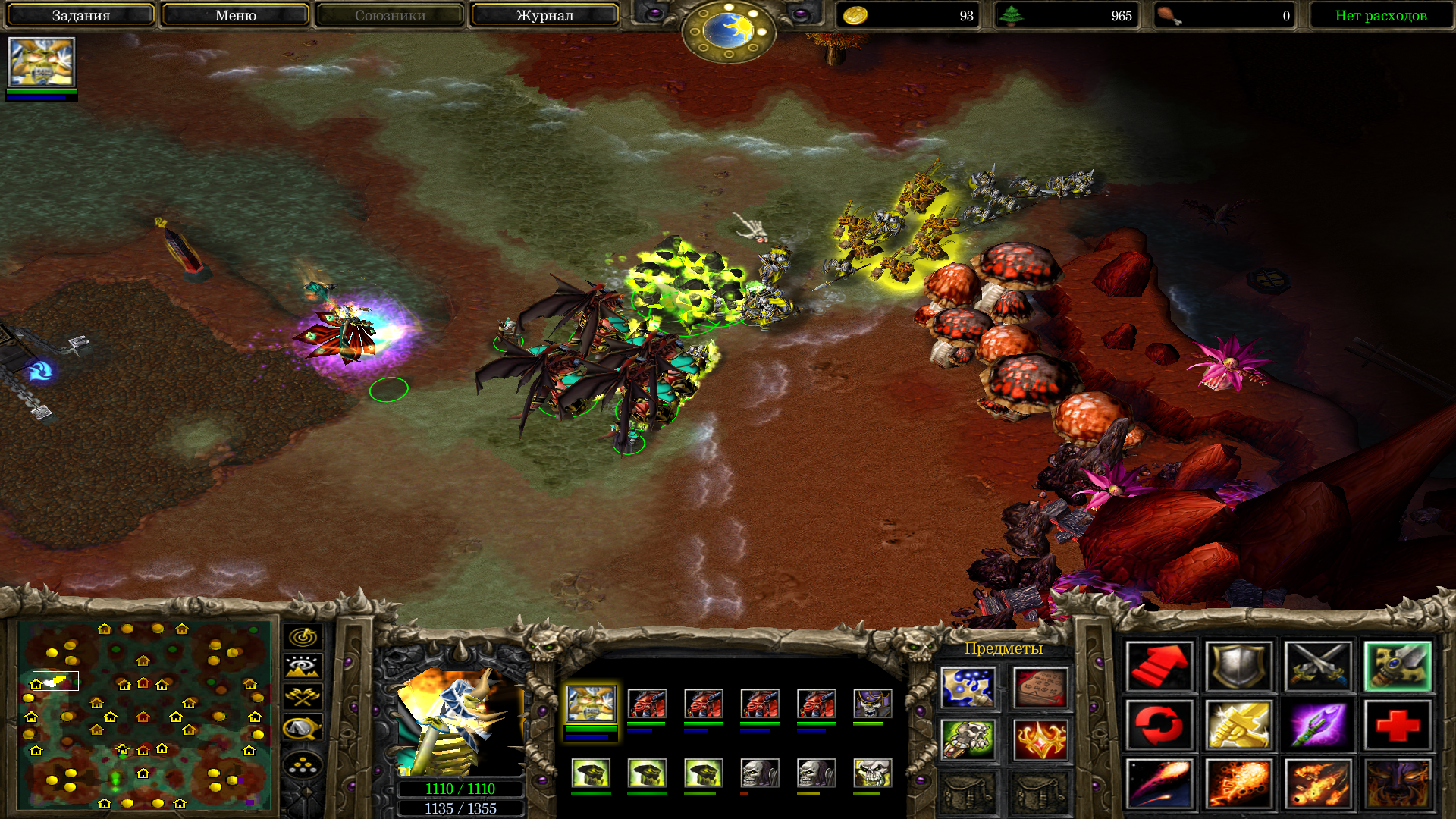Screen dimensions: 1456x819
Task: Toggle ally color mode with crossed axes button
Action: (x=303, y=697)
